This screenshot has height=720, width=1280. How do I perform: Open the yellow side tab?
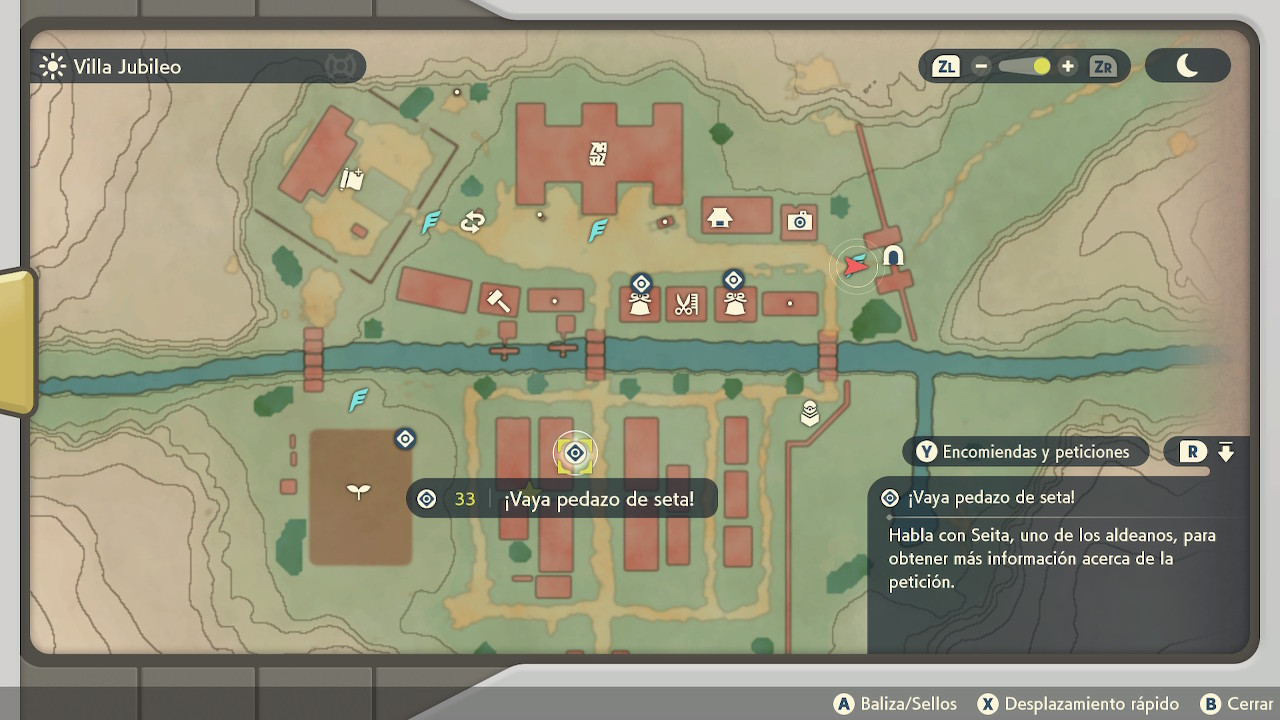point(15,342)
